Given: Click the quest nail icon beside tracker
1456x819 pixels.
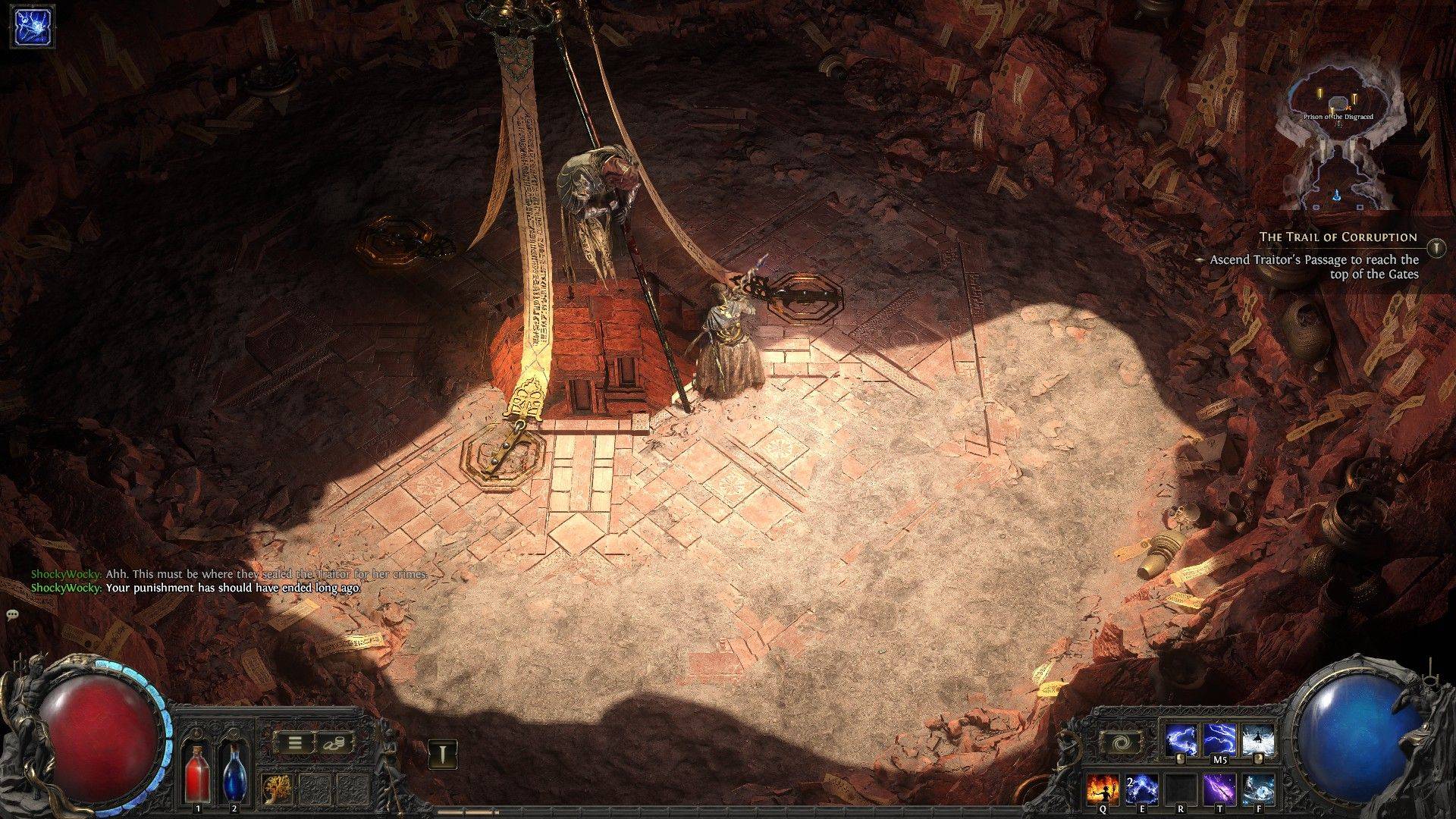Looking at the screenshot, I should 1436,247.
